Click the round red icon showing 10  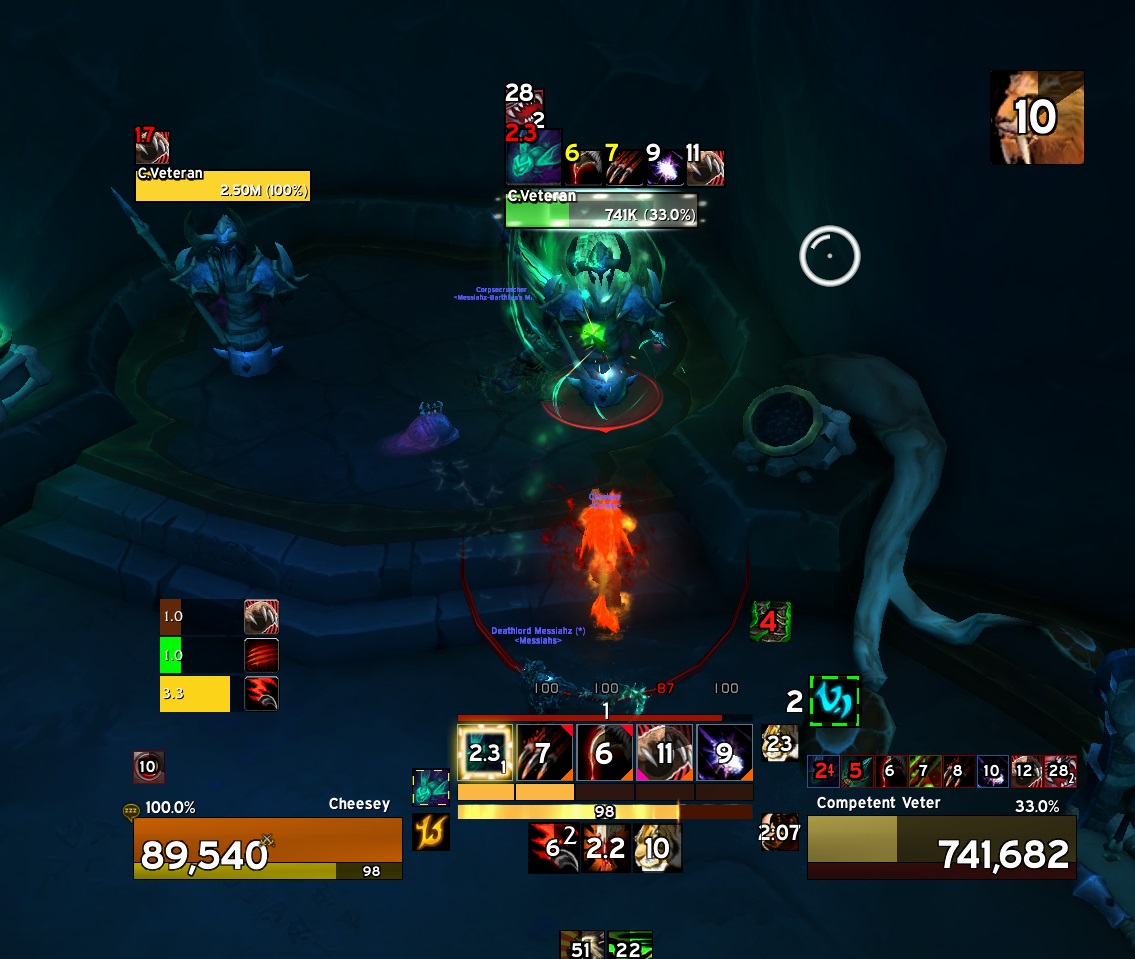(148, 767)
